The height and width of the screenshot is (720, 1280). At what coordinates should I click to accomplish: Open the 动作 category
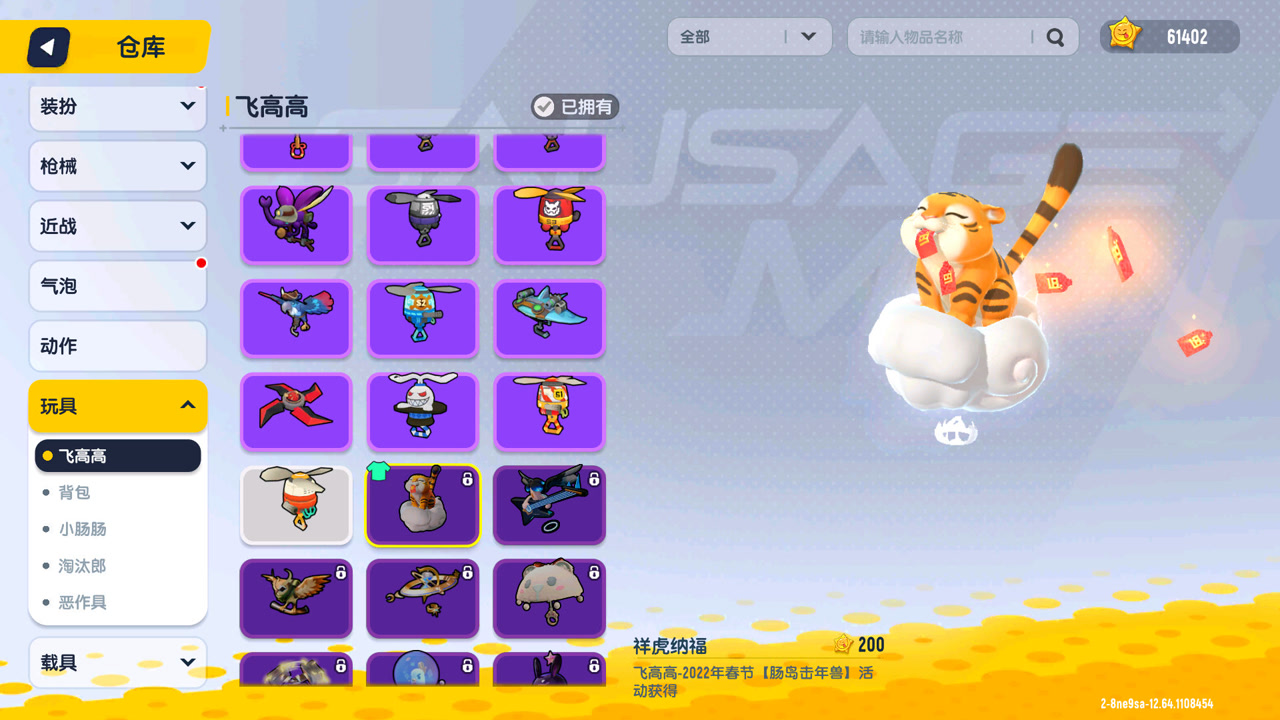click(118, 346)
